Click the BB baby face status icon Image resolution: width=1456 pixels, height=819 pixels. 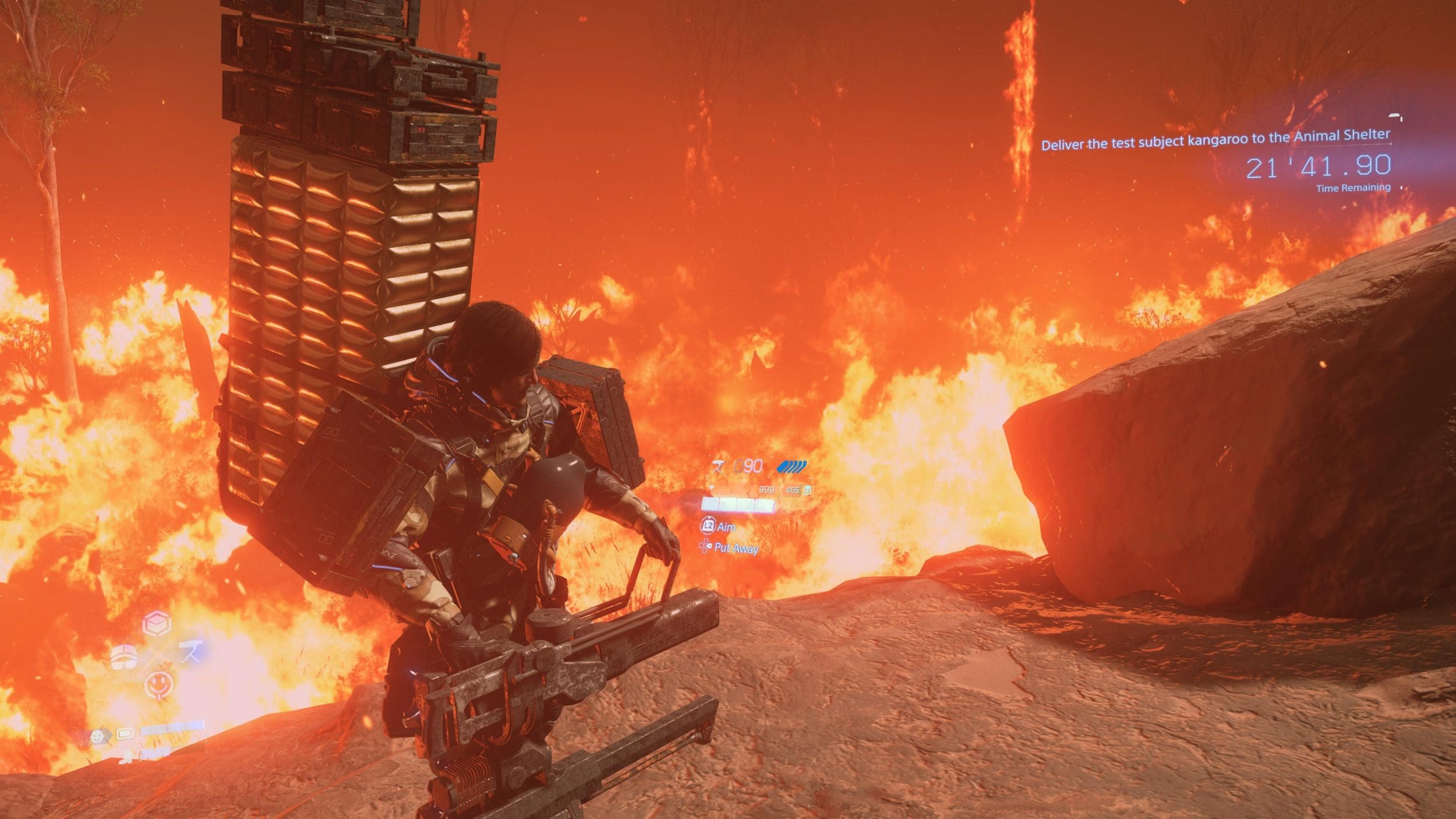(98, 737)
